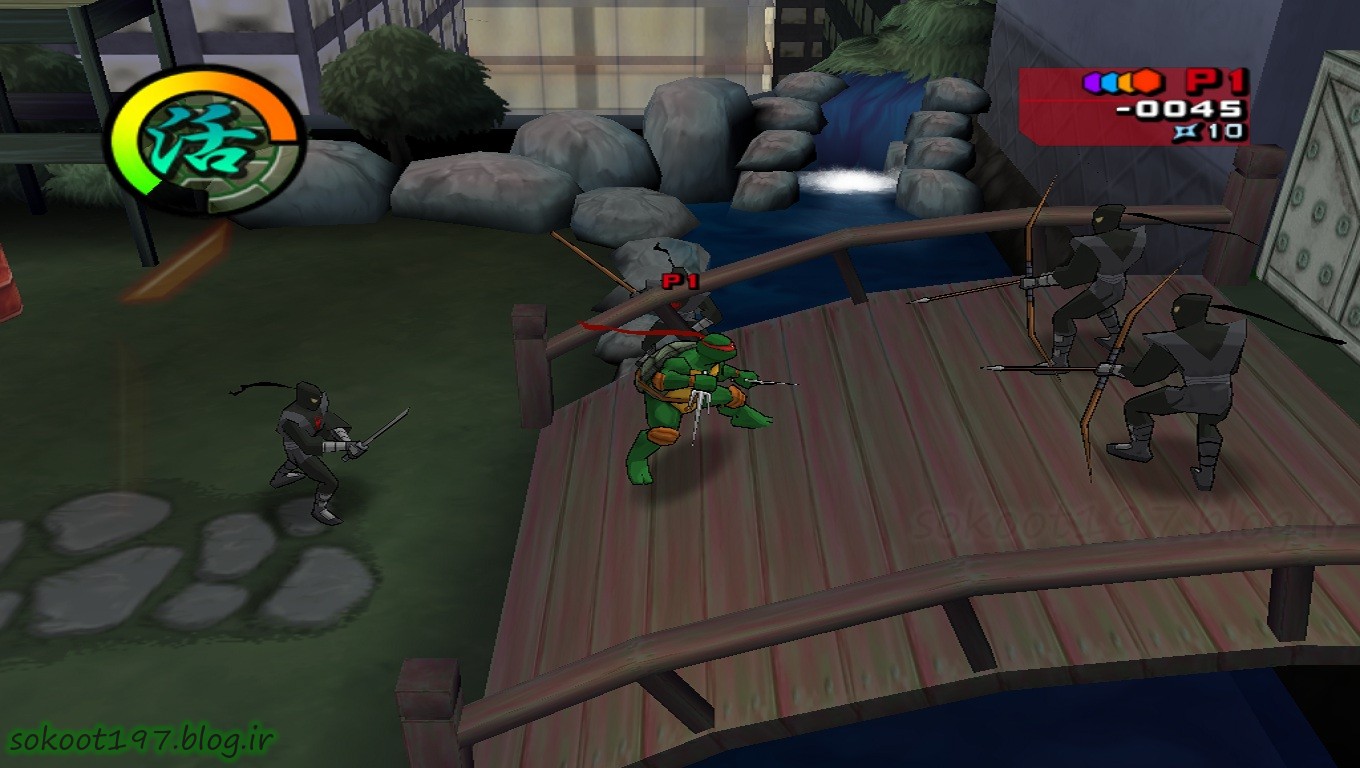The width and height of the screenshot is (1360, 768).
Task: Click the P1 tag above Michelangelo
Action: tap(681, 281)
